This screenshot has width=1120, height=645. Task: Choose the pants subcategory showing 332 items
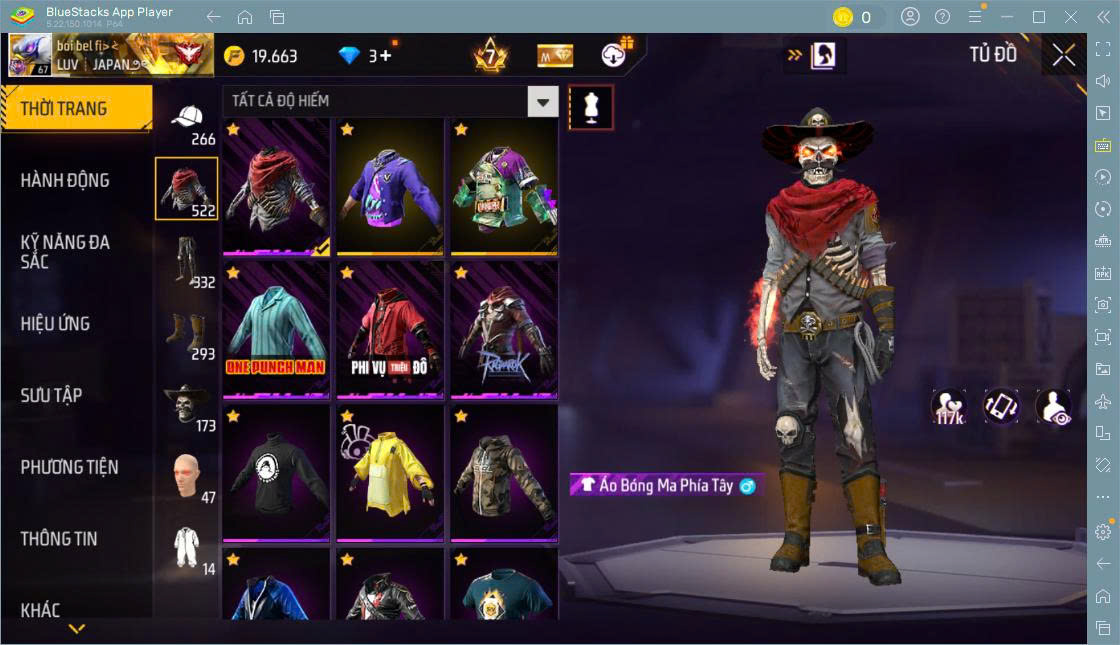tap(187, 262)
